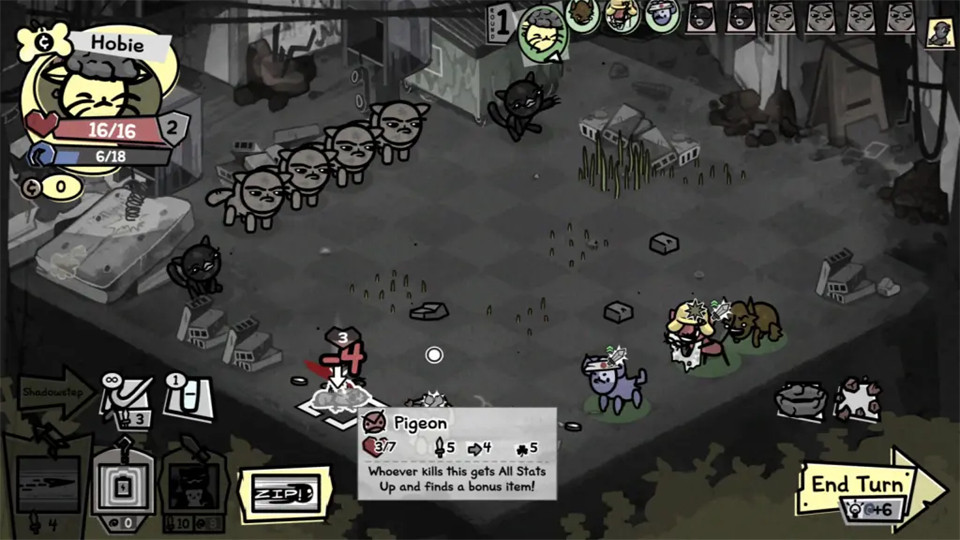Select the blue cat in turn order

coord(661,15)
